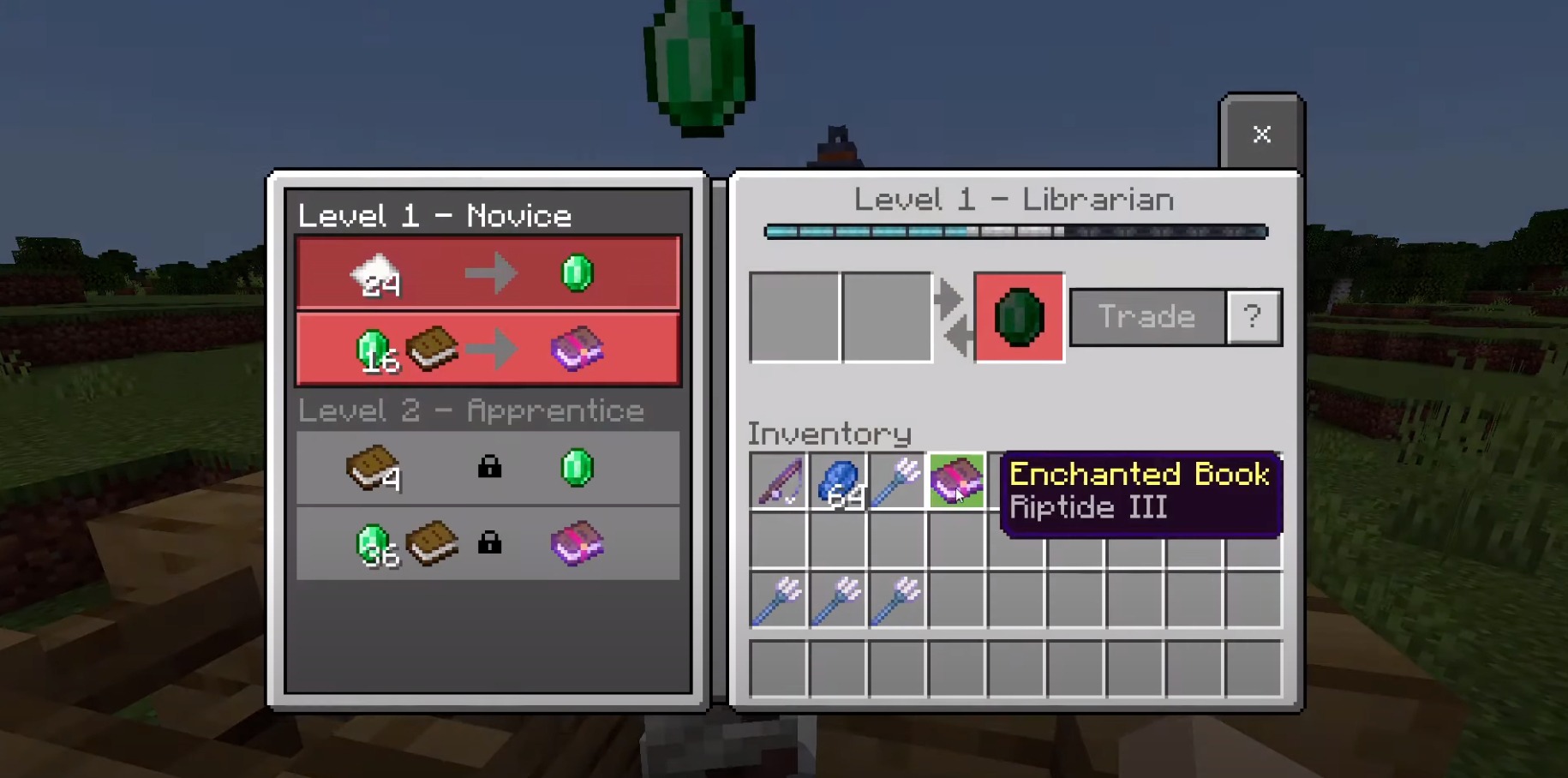This screenshot has width=1568, height=778.
Task: Click the lock icon on the apprentice emerald trade
Action: point(490,468)
